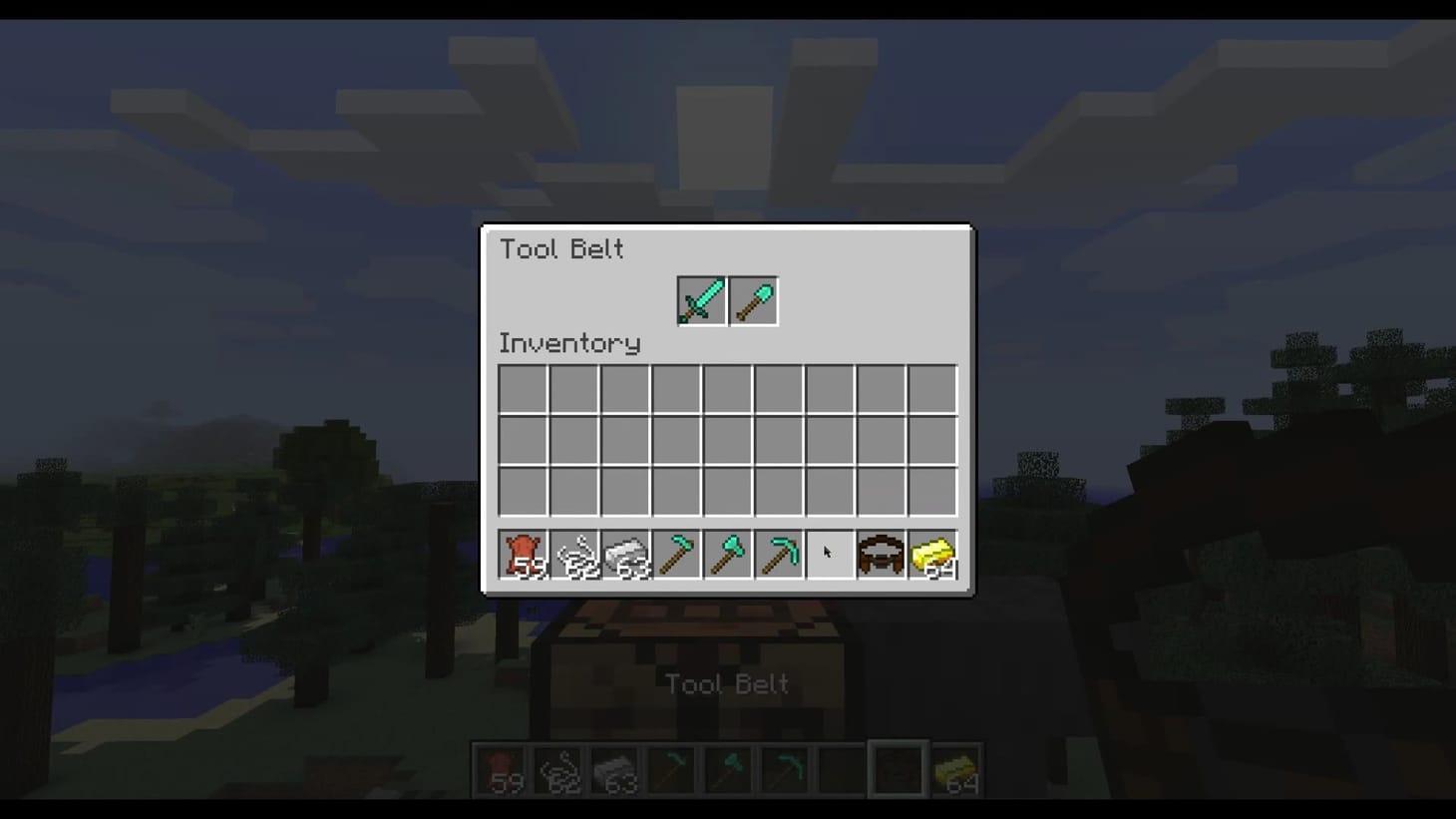Click the bottom-right empty inventory slot
This screenshot has width=1456, height=819.
pyautogui.click(x=932, y=491)
